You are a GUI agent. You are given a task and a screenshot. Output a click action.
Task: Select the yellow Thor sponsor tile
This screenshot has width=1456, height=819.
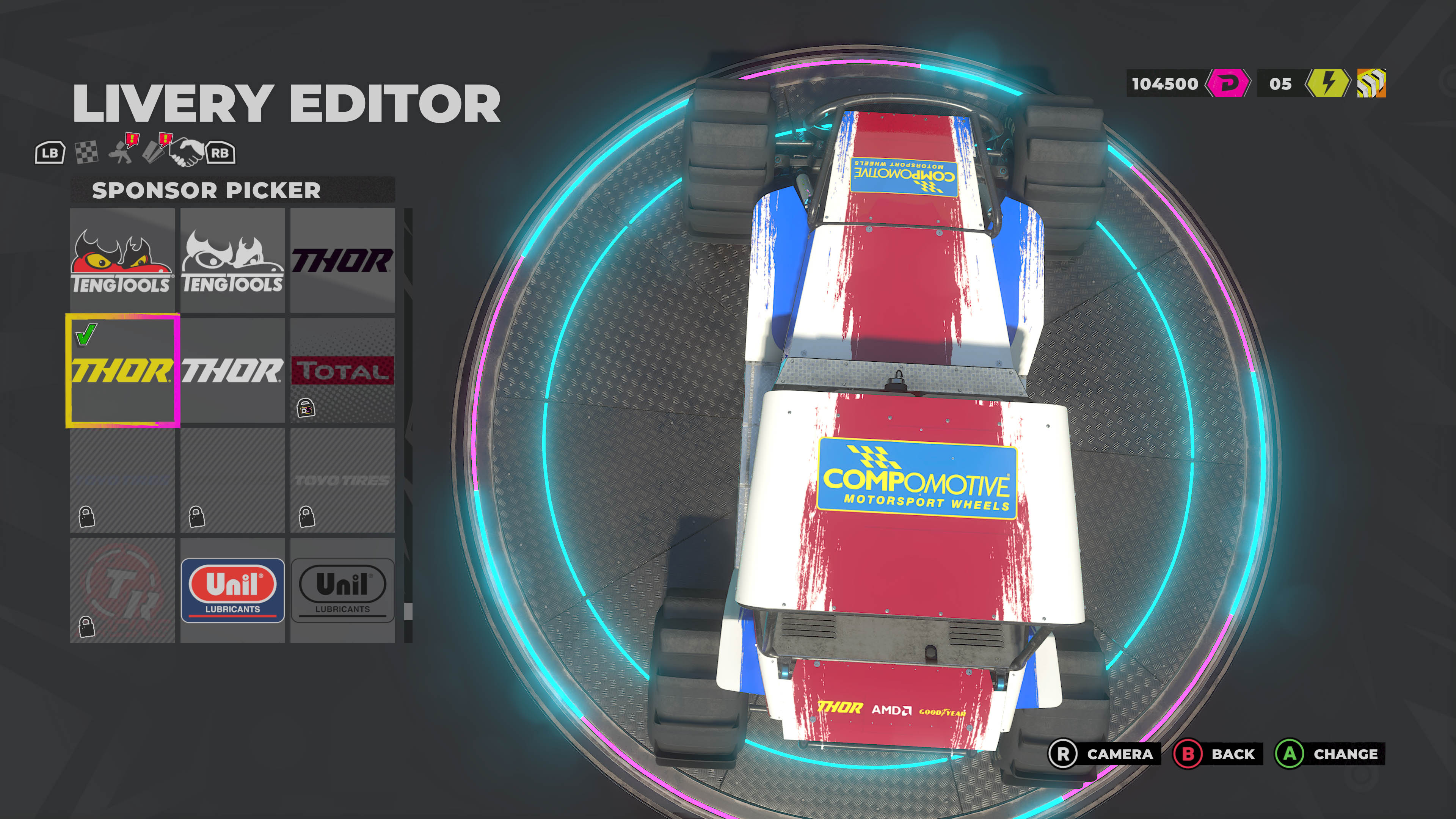click(122, 370)
